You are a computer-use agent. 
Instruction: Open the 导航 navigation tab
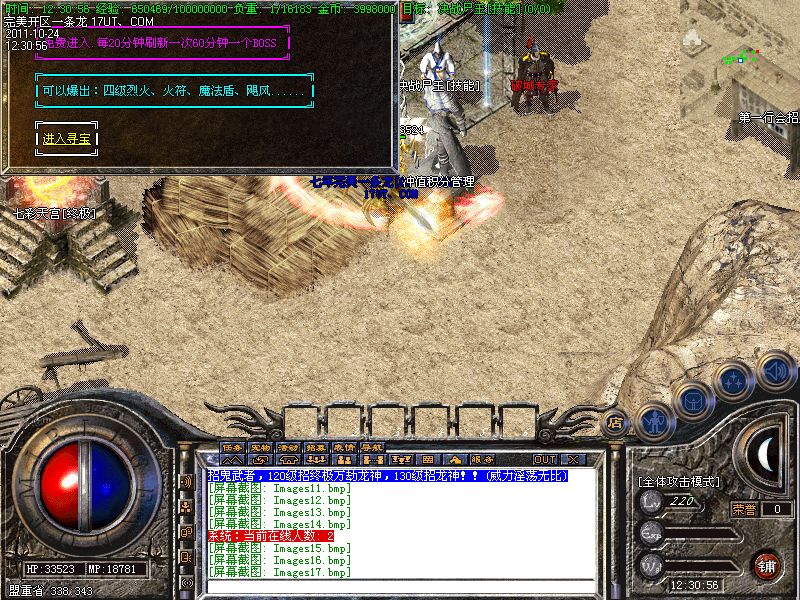tap(372, 446)
